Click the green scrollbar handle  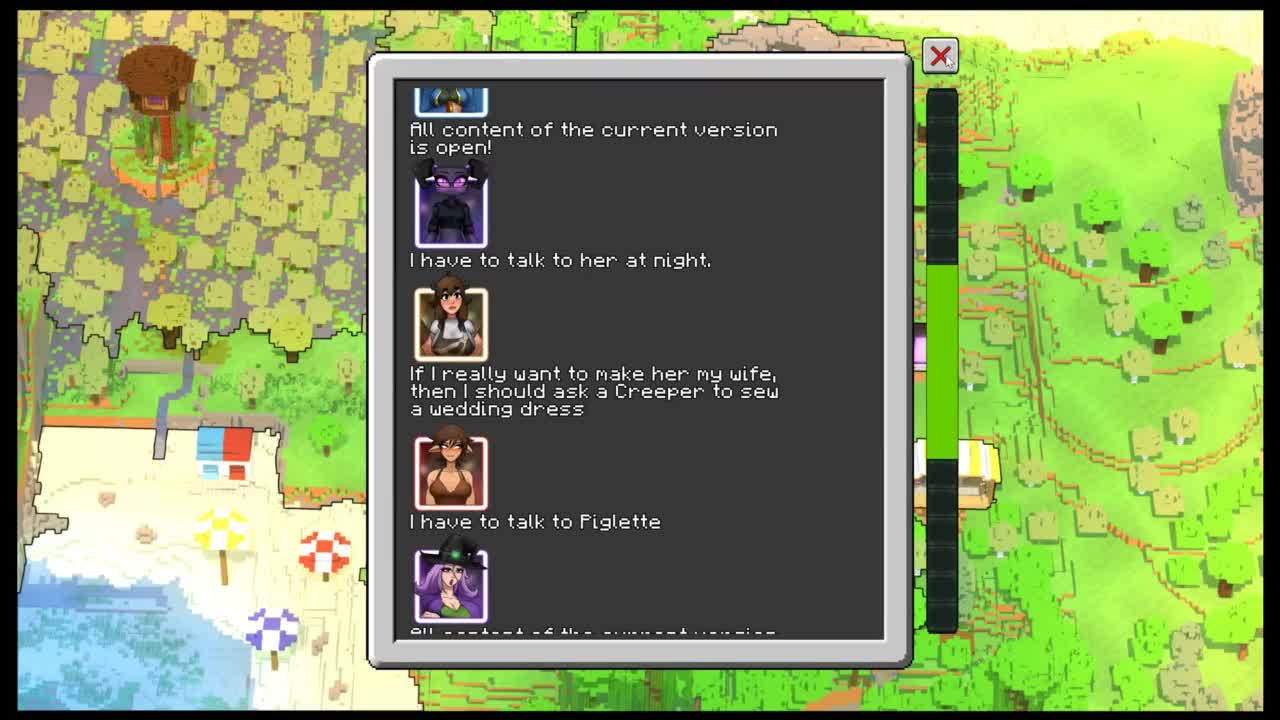click(941, 362)
